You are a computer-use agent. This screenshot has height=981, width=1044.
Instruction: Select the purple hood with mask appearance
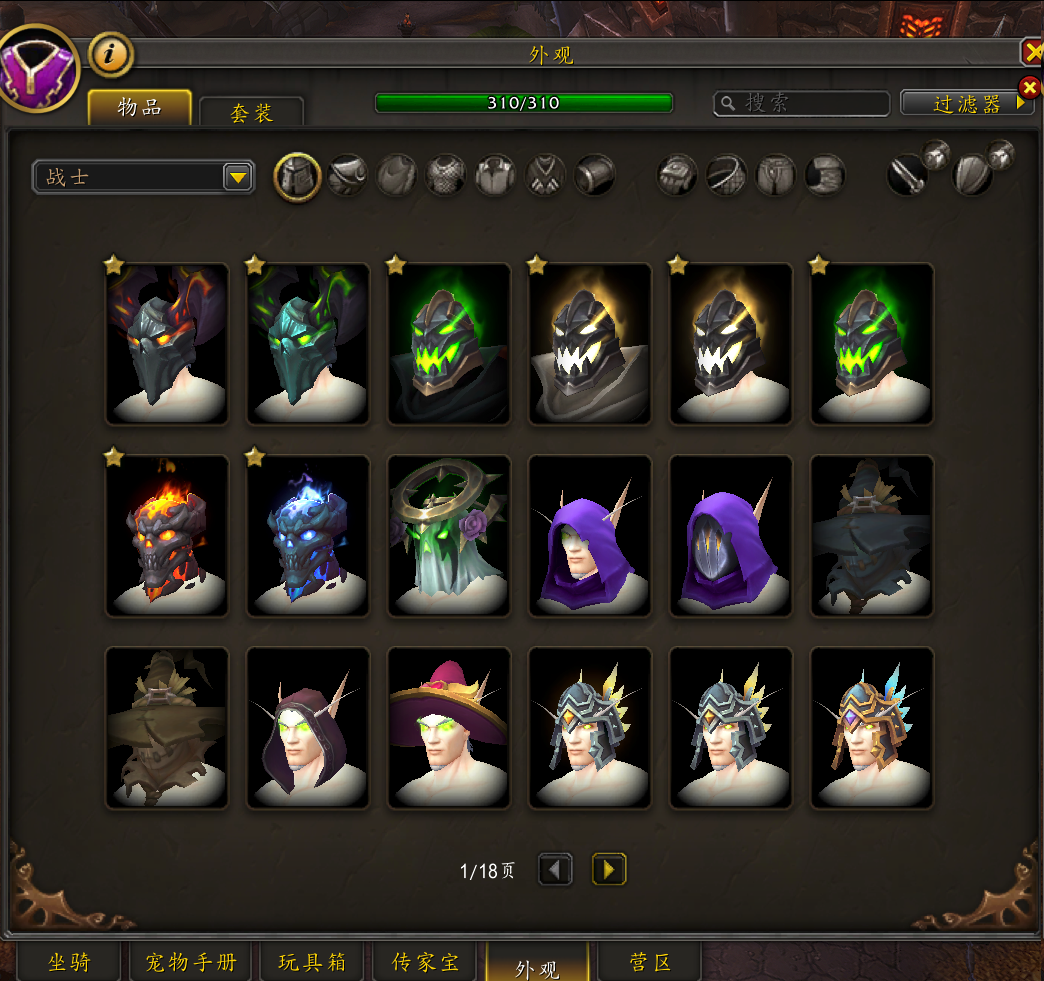click(731, 536)
